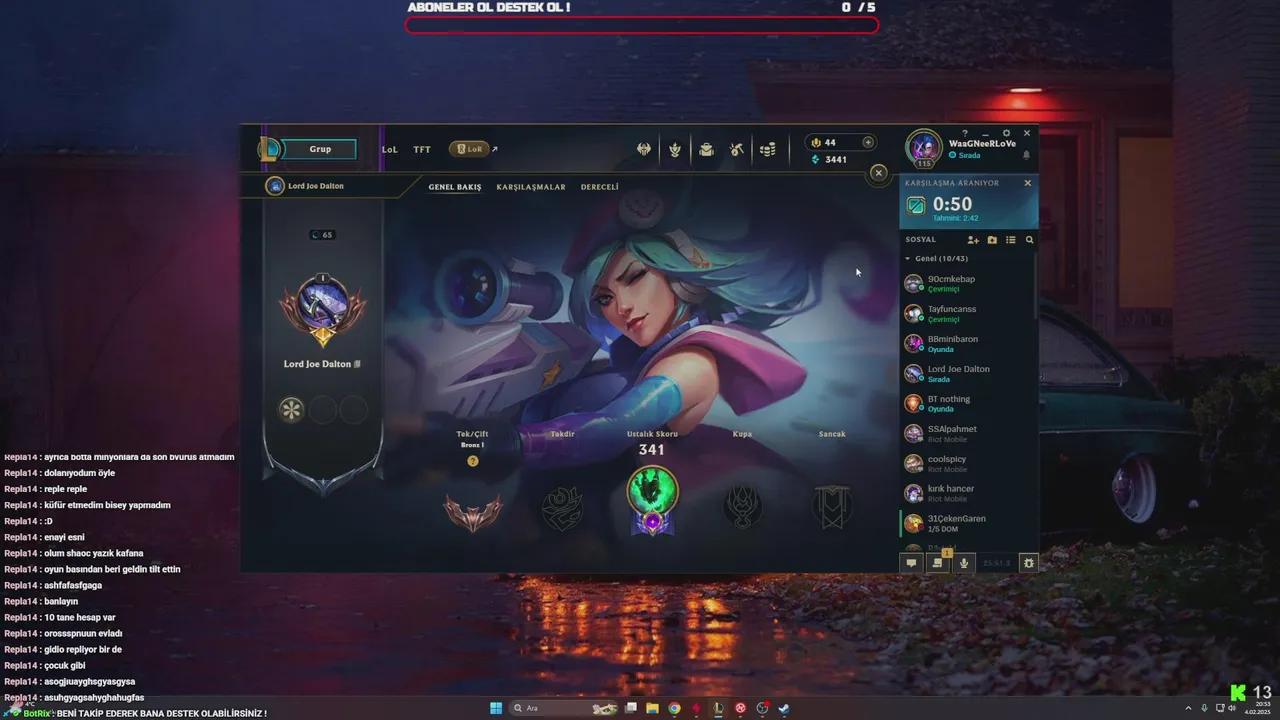Select the Hextech crafting hammer icon
Screen dimensions: 1280x720
[736, 148]
